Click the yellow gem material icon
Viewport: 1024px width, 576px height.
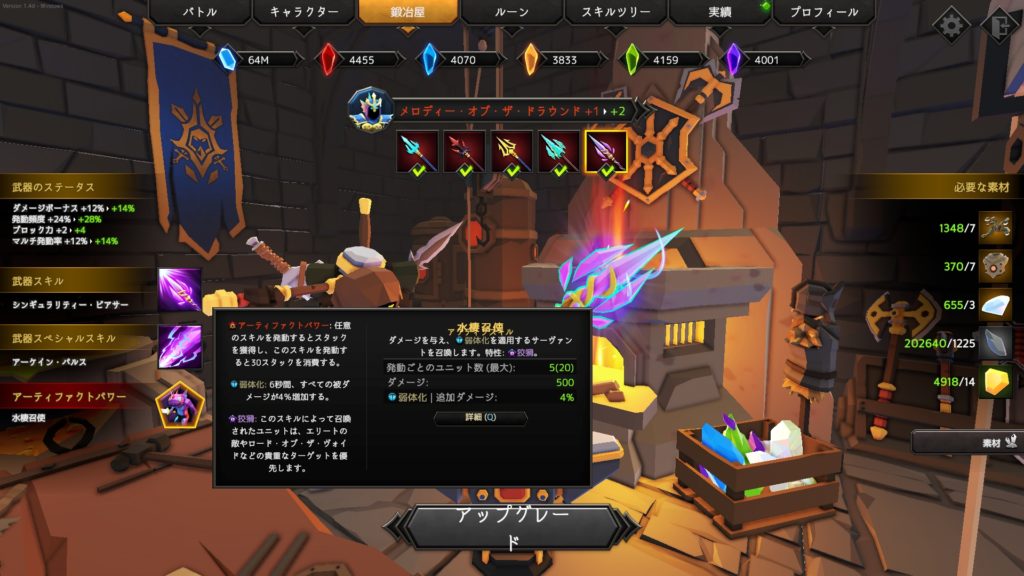(995, 379)
